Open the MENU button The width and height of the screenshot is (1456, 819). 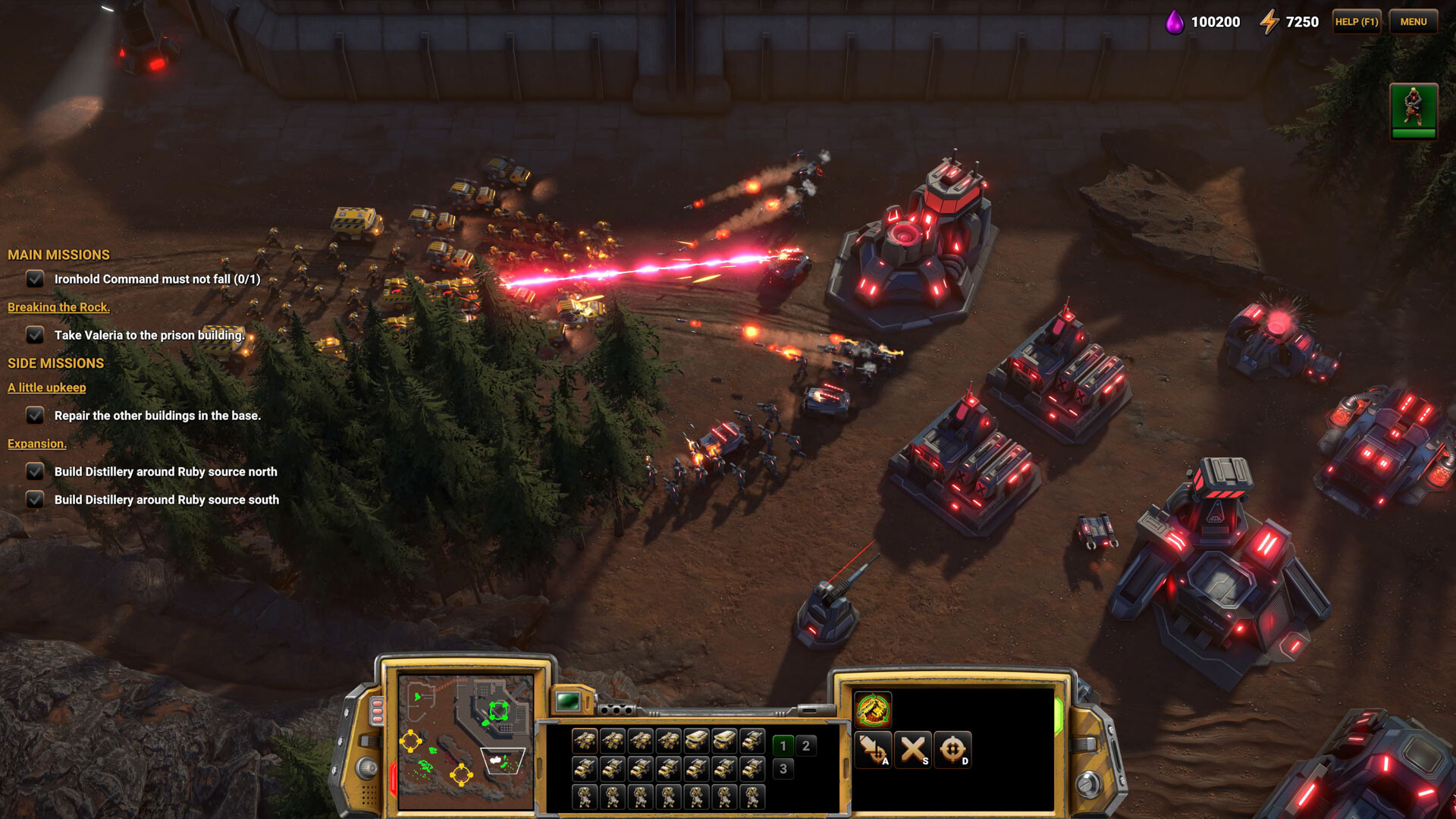pyautogui.click(x=1413, y=22)
